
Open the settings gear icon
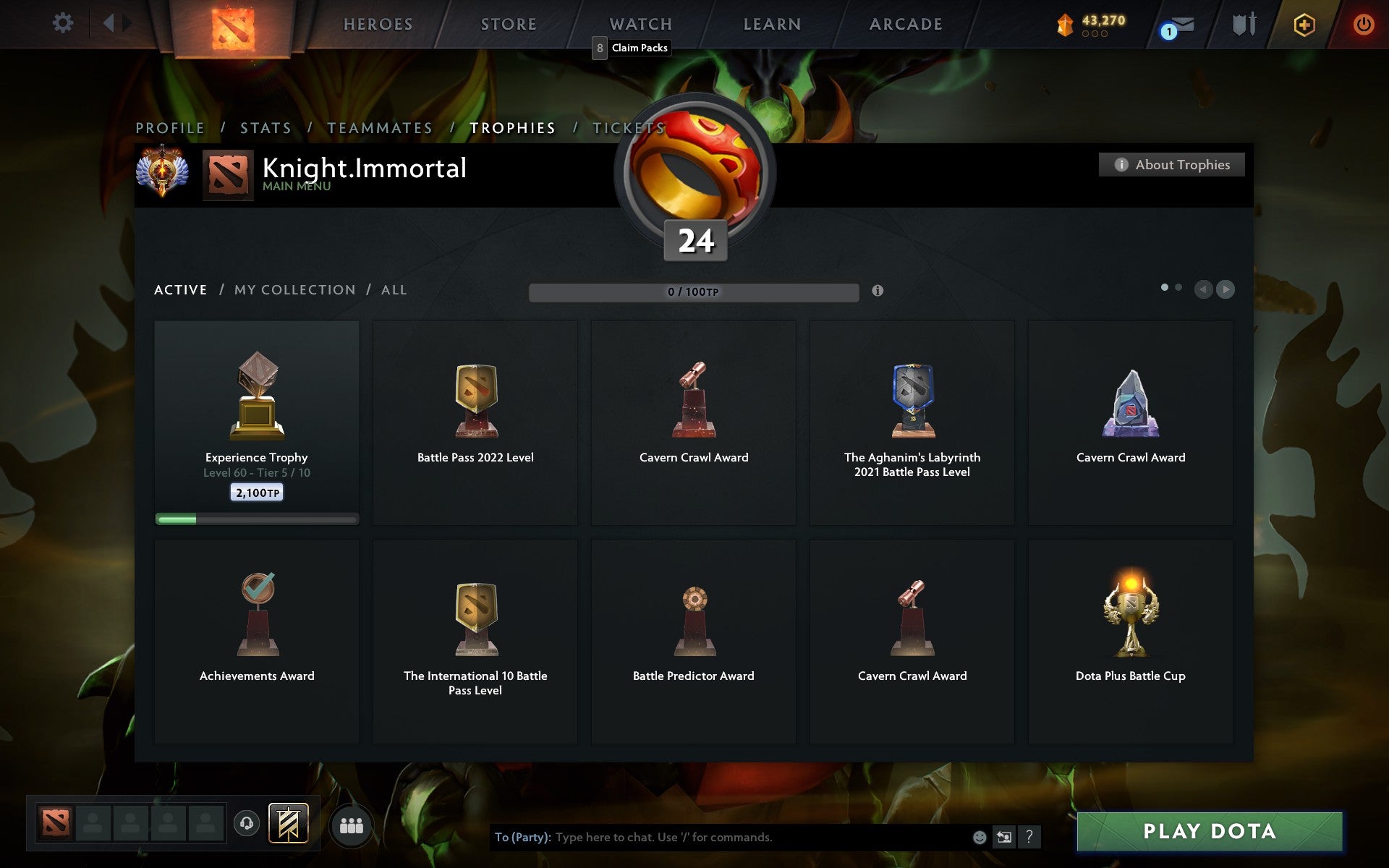tap(64, 23)
